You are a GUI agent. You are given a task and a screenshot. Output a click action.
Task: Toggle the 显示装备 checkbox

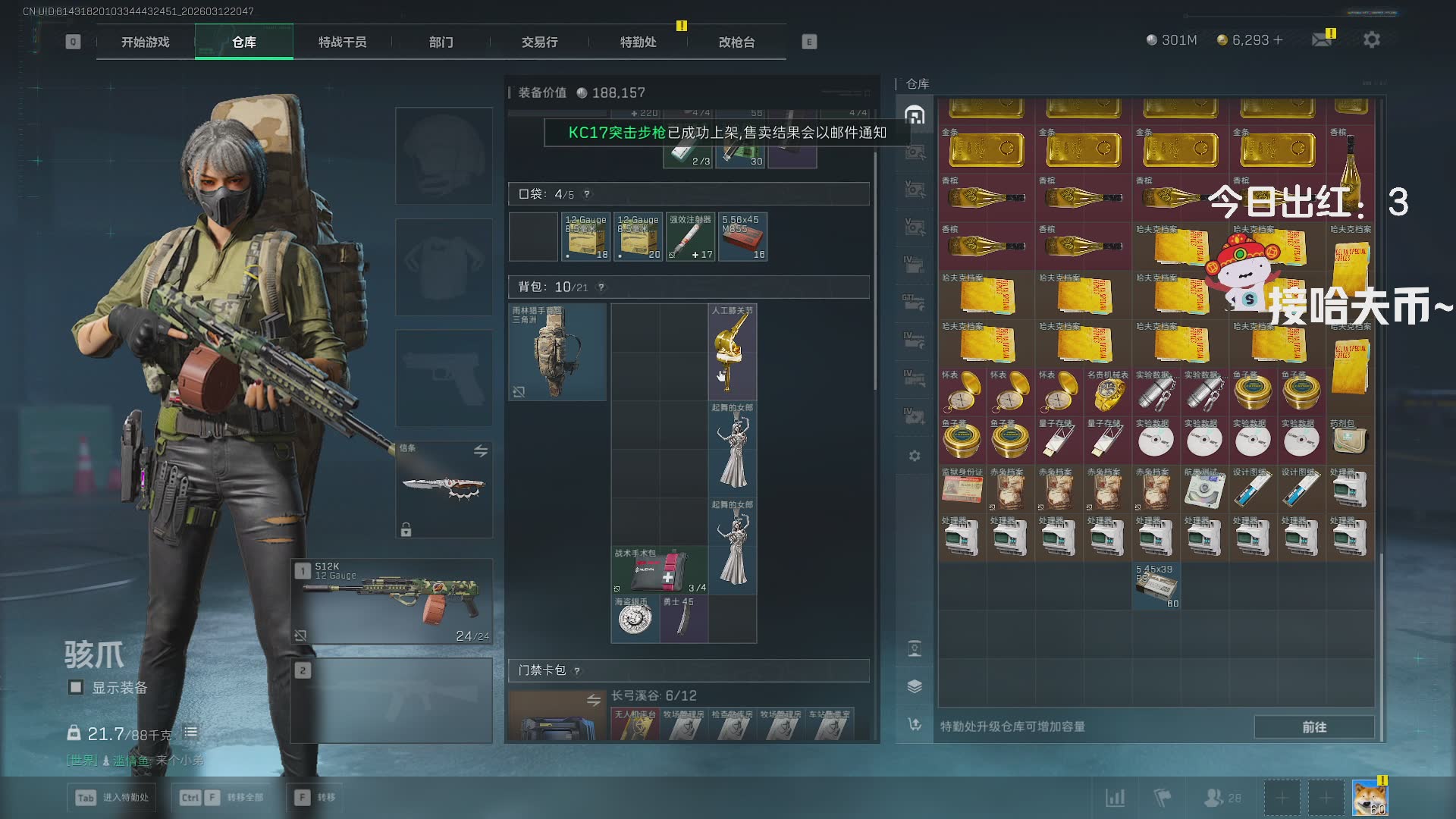pos(76,687)
